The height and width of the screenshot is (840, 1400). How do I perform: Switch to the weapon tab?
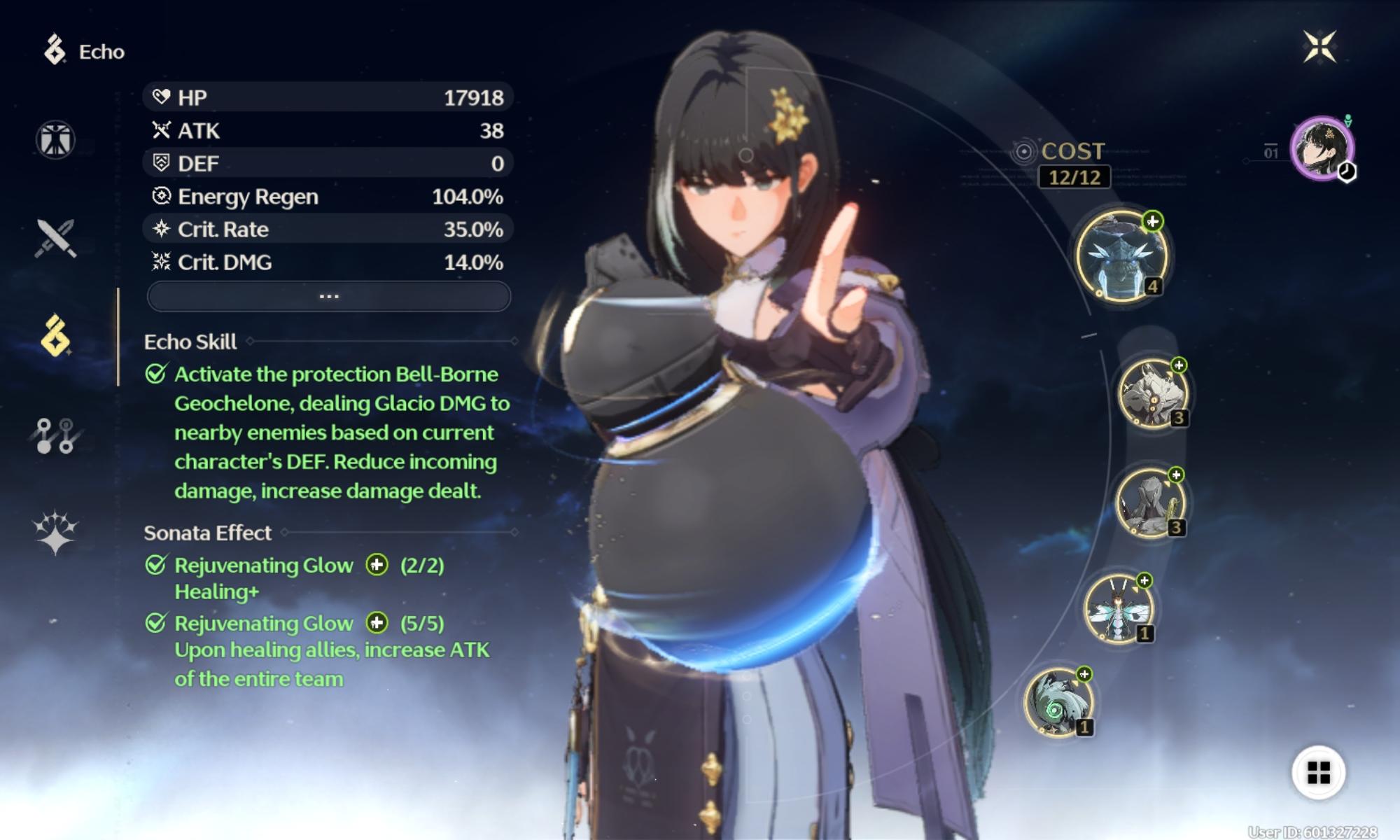[55, 238]
